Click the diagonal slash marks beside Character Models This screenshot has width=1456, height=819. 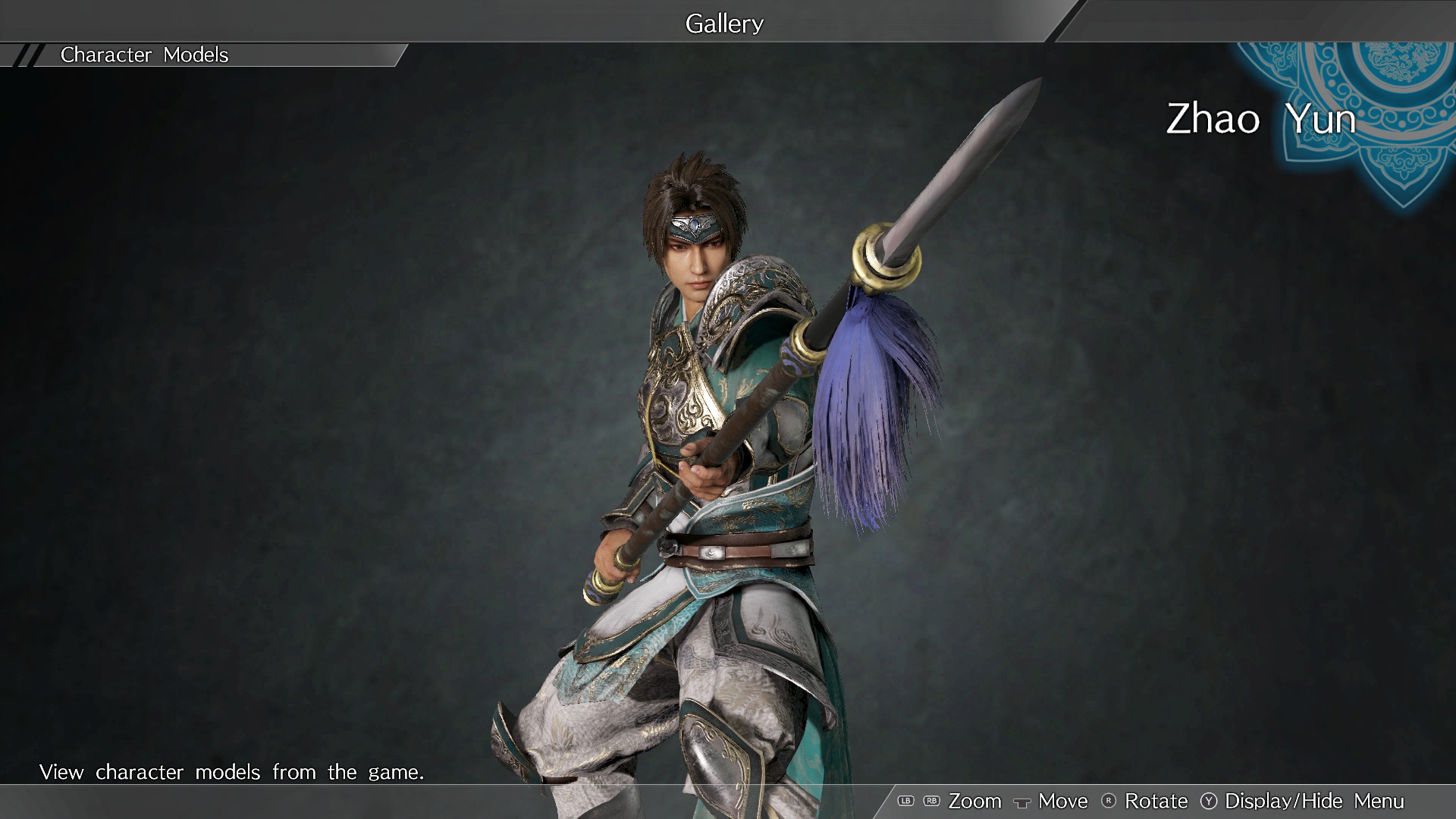click(x=27, y=55)
